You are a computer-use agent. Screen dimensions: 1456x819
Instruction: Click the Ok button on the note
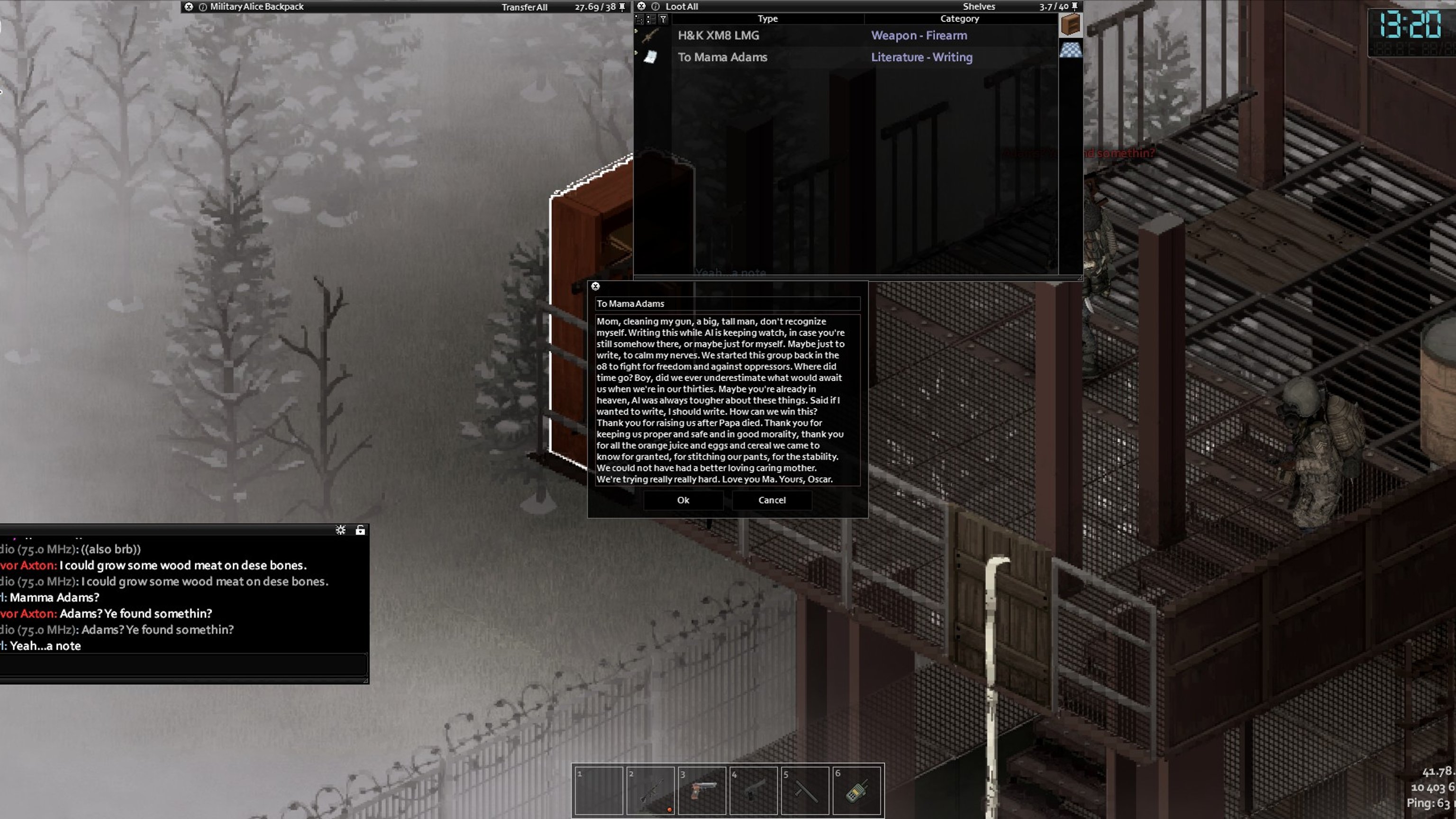(x=683, y=500)
